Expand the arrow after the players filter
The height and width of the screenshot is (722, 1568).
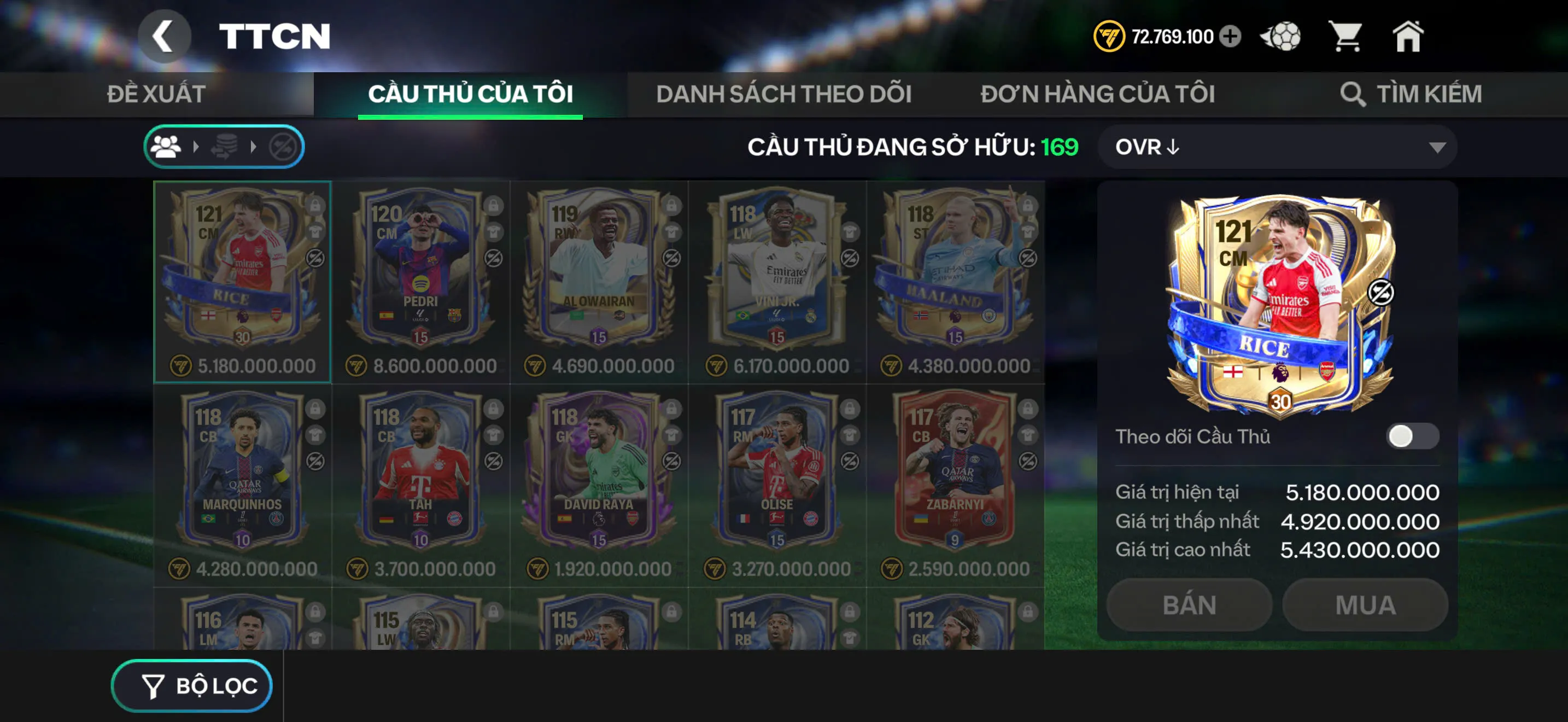196,146
